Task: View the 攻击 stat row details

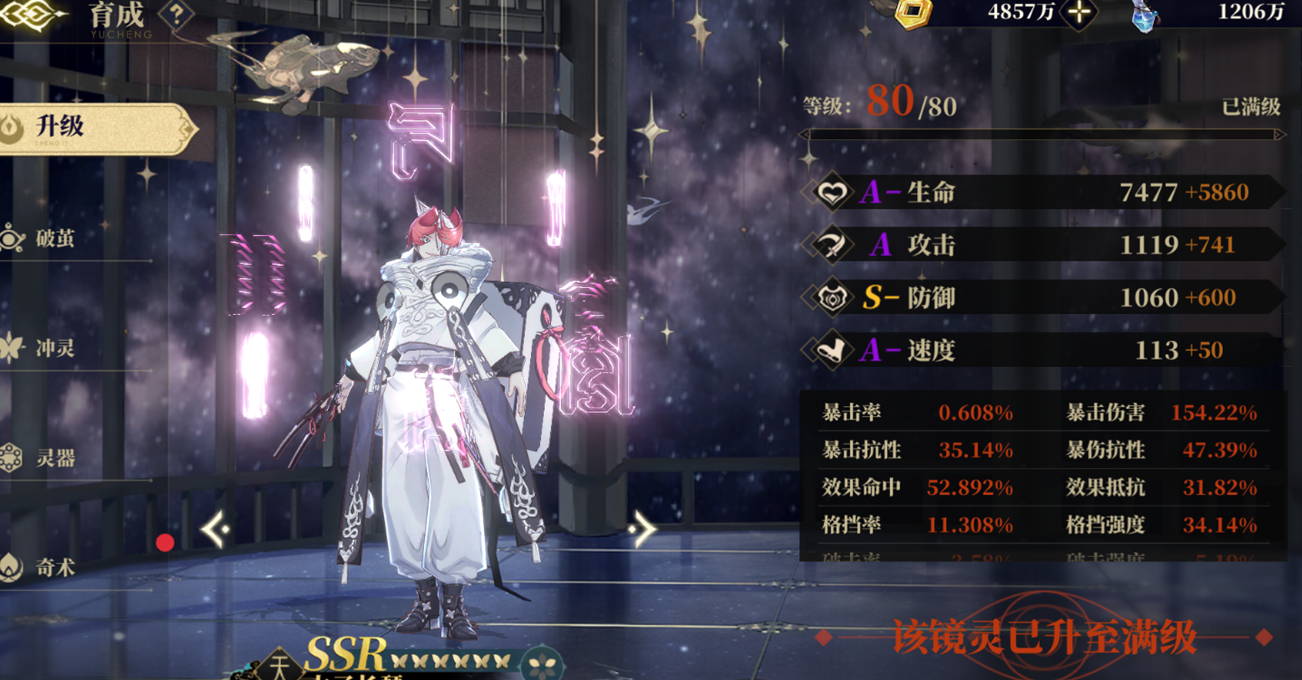Action: [1040, 245]
